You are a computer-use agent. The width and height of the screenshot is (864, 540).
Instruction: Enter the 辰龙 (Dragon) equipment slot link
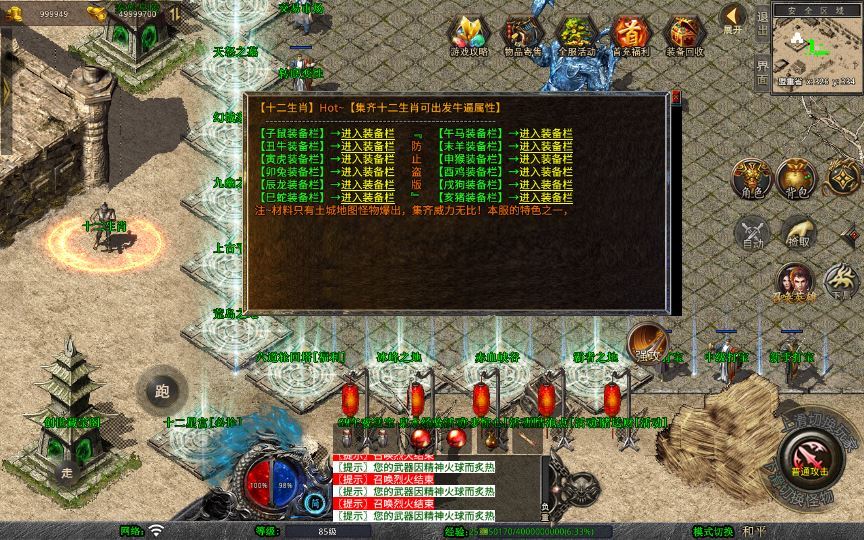(367, 185)
